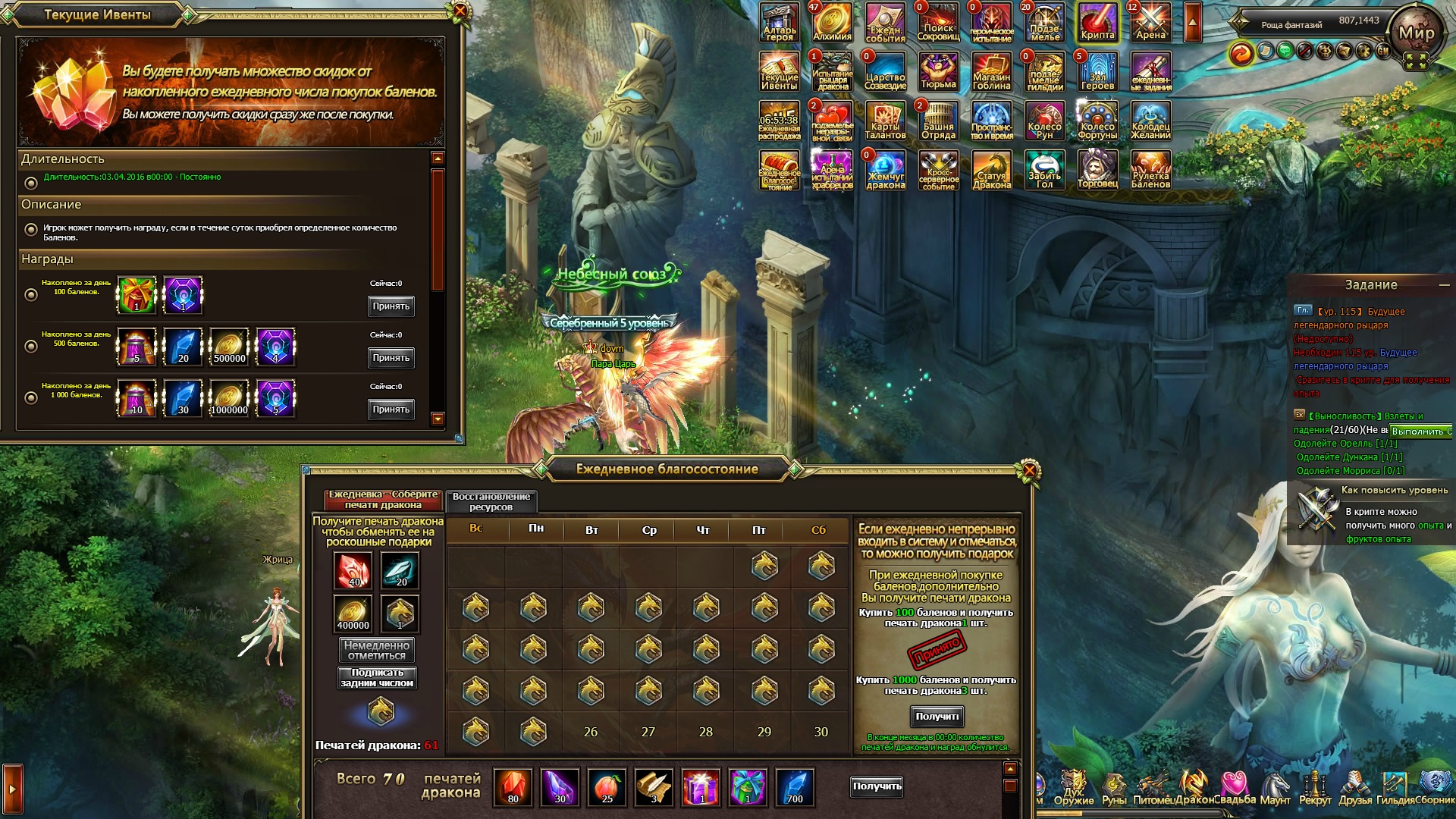Open the Свадьба heart icon

[1234, 788]
